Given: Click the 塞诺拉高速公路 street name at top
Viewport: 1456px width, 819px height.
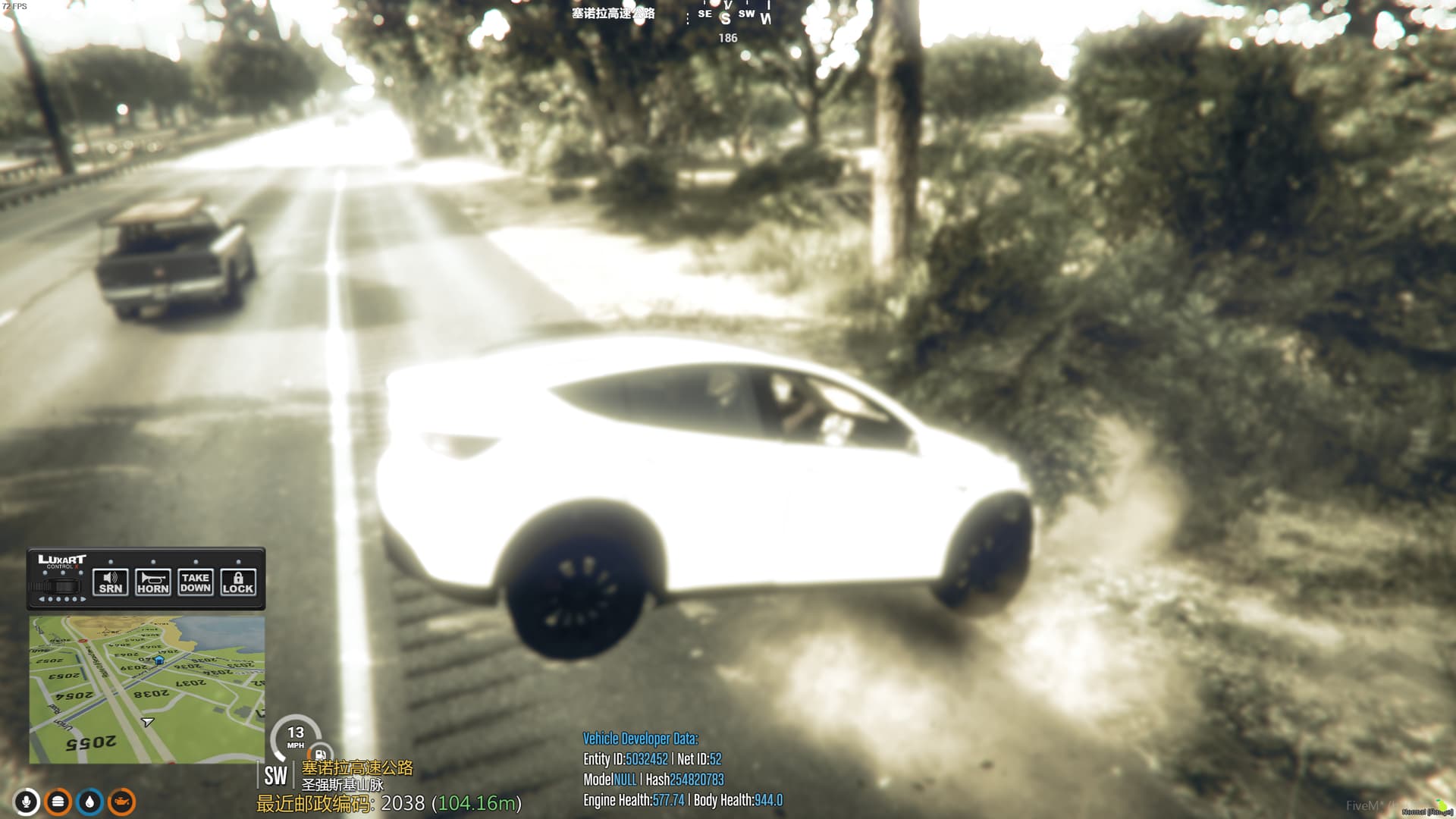Looking at the screenshot, I should click(x=613, y=13).
